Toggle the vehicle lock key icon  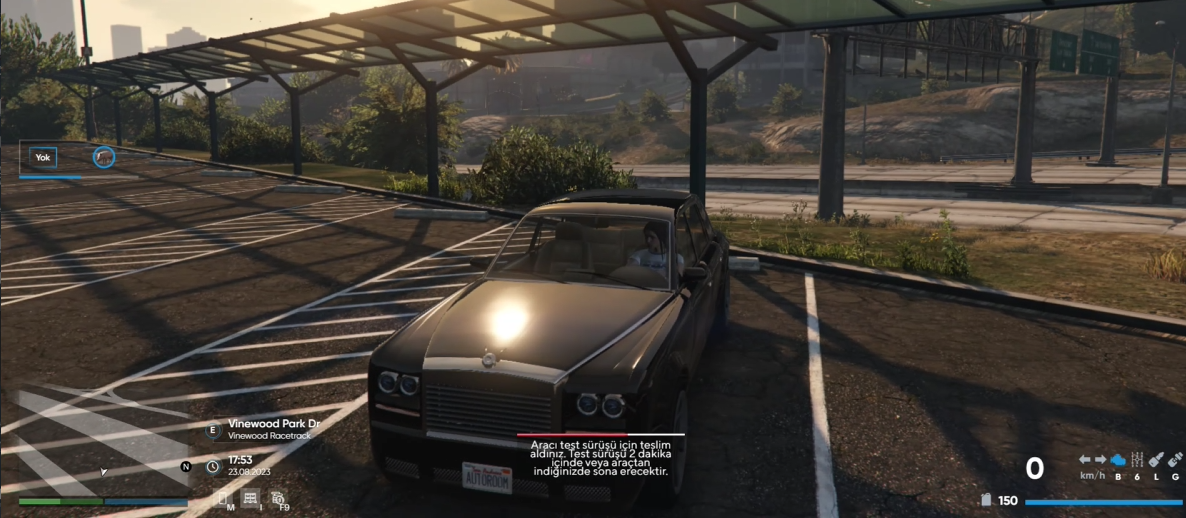[1156, 460]
